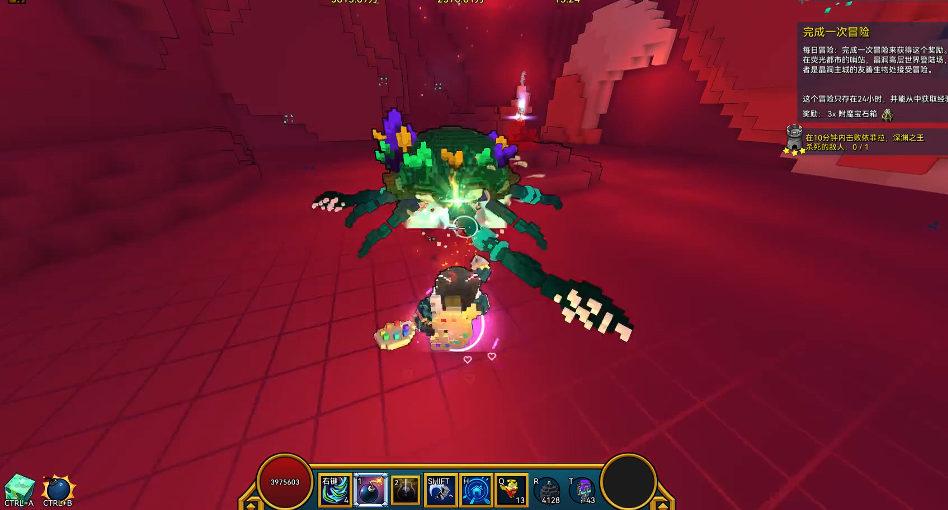
Task: Open the green cube build mode icon
Action: (18, 487)
